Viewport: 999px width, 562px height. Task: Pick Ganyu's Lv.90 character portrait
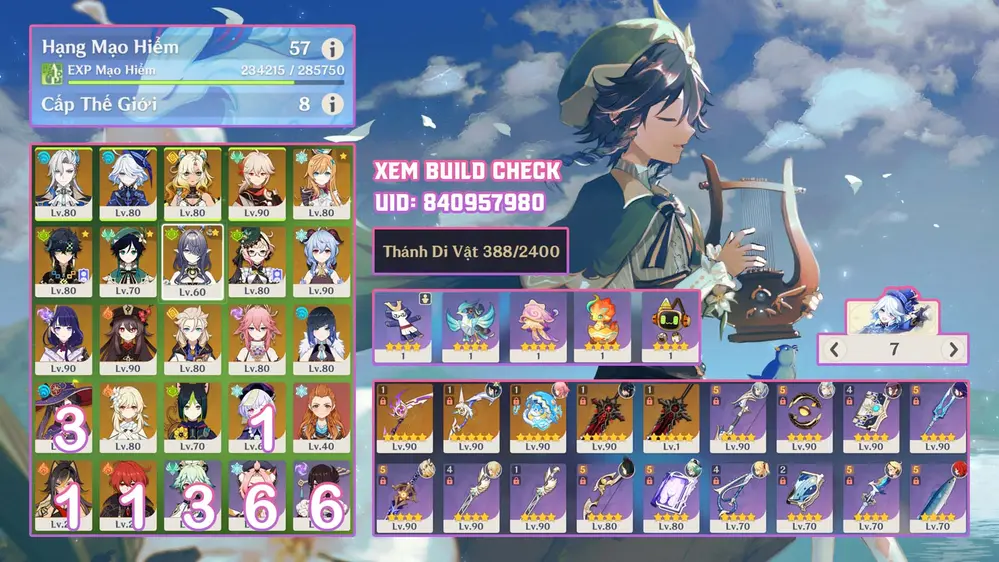[x=322, y=260]
